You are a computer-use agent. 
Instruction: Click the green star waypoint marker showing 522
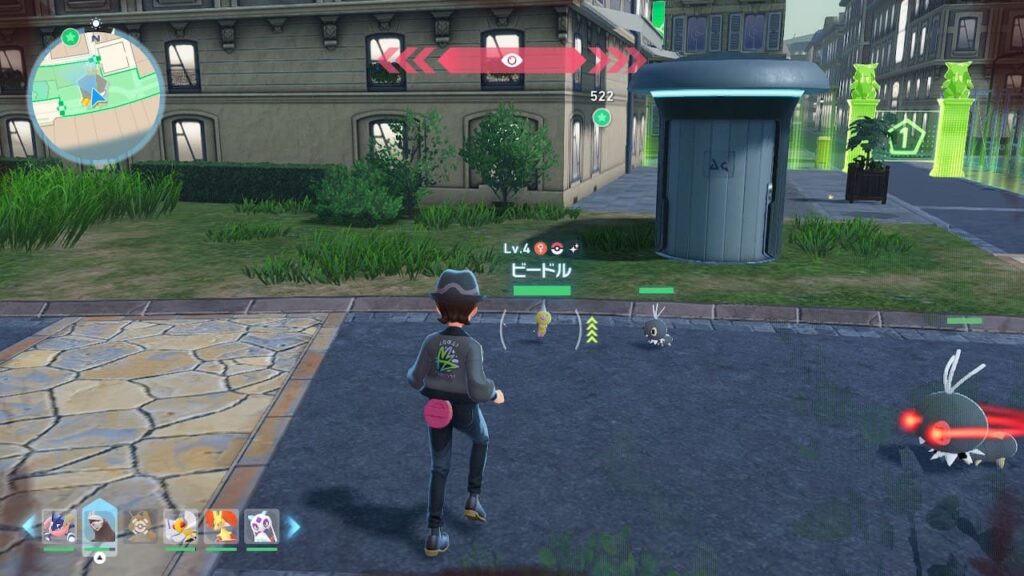(x=601, y=118)
